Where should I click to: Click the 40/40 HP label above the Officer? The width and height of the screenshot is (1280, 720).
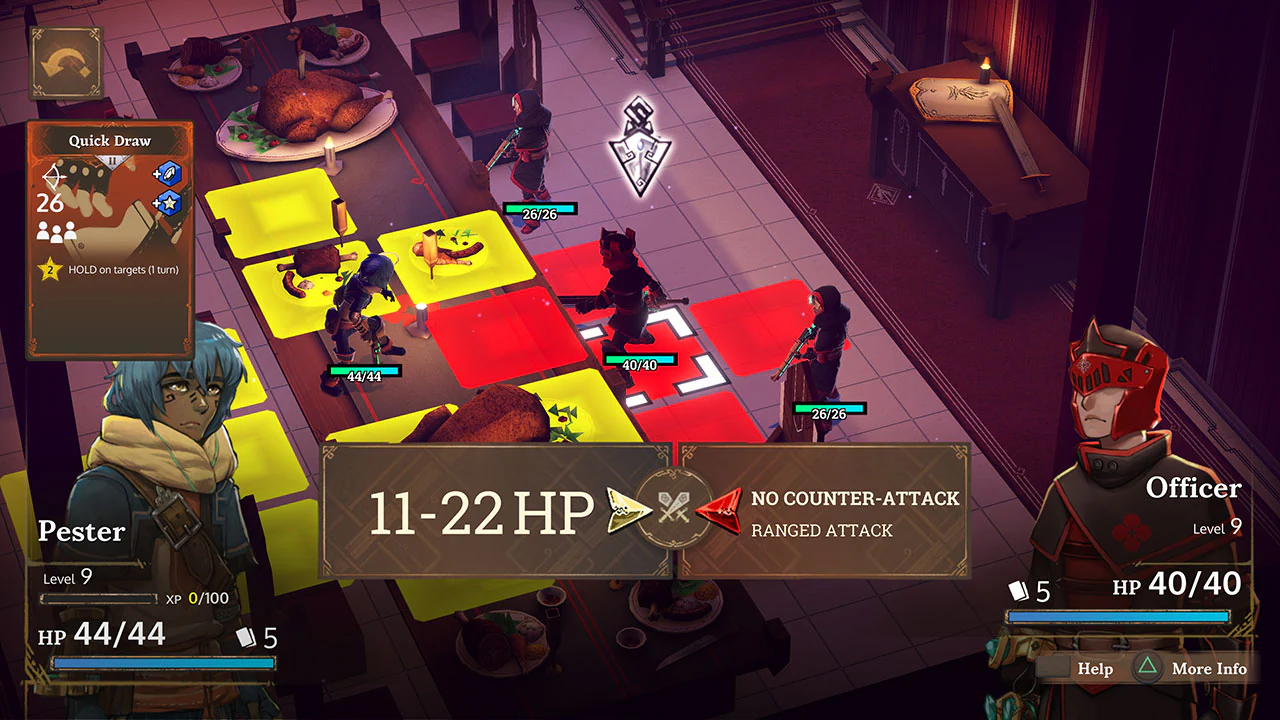click(x=638, y=365)
